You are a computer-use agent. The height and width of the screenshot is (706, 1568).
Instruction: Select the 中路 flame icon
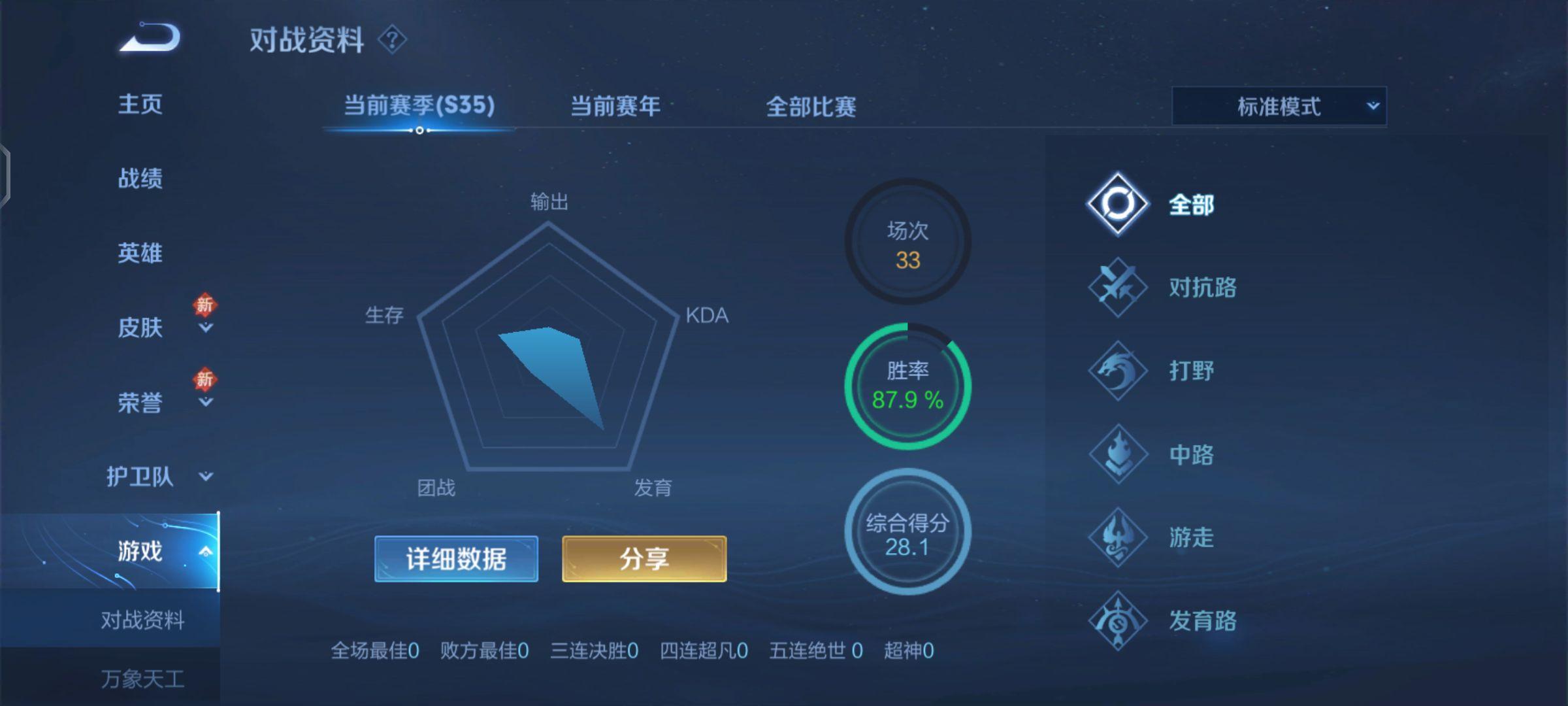(1116, 454)
